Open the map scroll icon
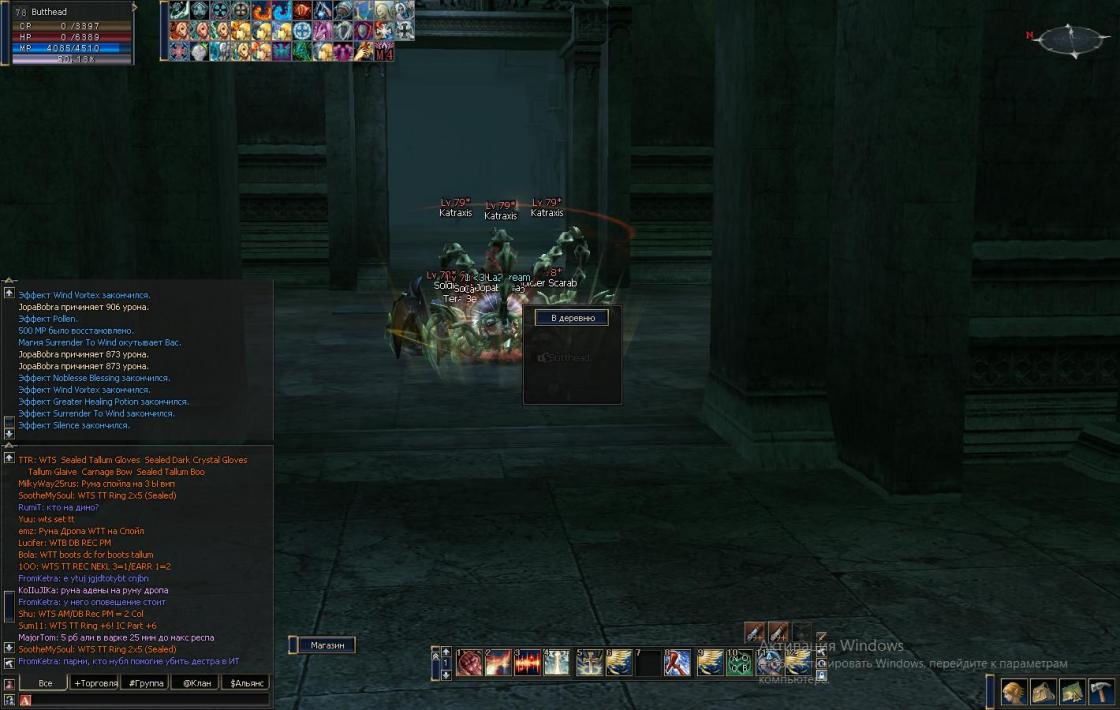This screenshot has width=1120, height=710. click(1072, 692)
